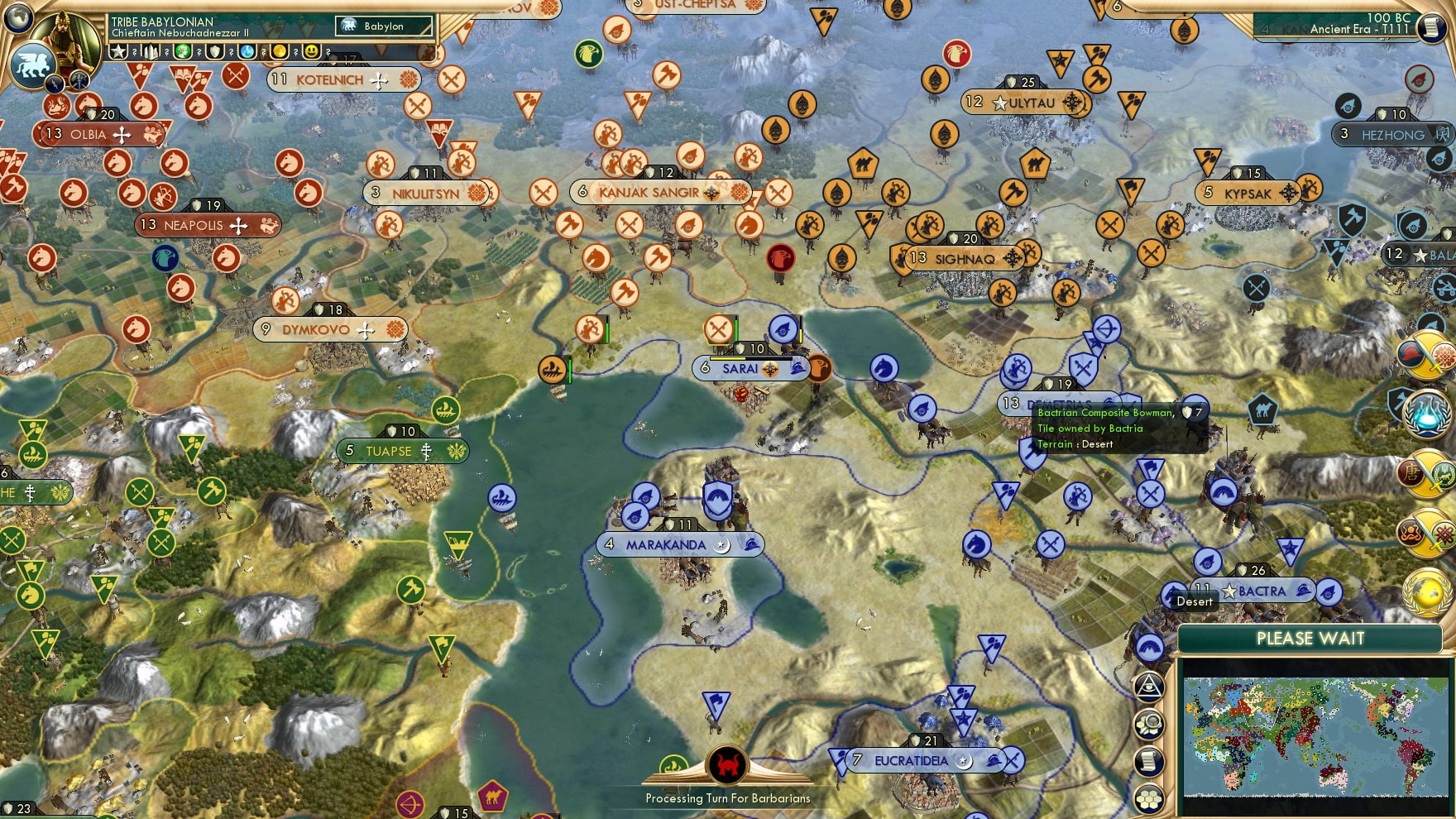The width and height of the screenshot is (1456, 819).
Task: Click the science flask icon in the top panel
Action: pyautogui.click(x=246, y=51)
